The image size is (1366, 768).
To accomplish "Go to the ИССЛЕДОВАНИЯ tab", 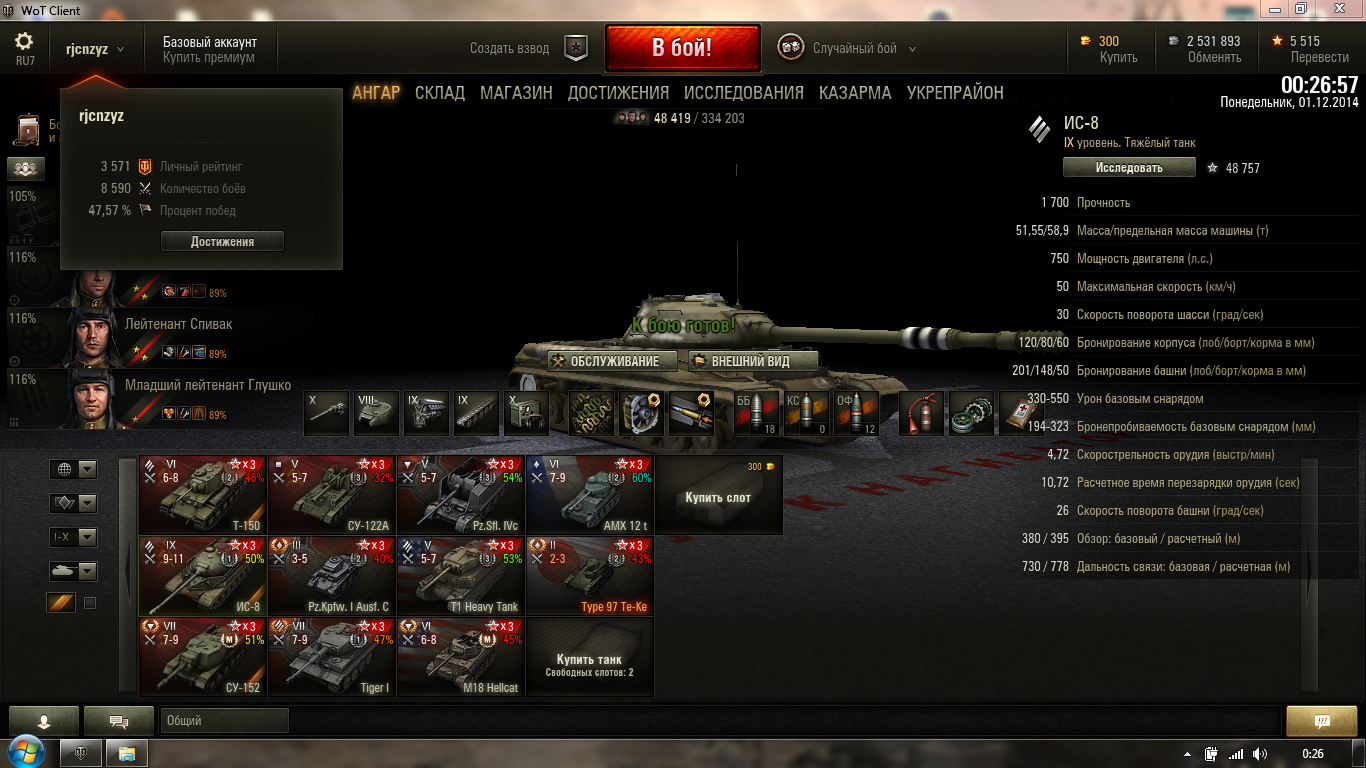I will point(743,93).
